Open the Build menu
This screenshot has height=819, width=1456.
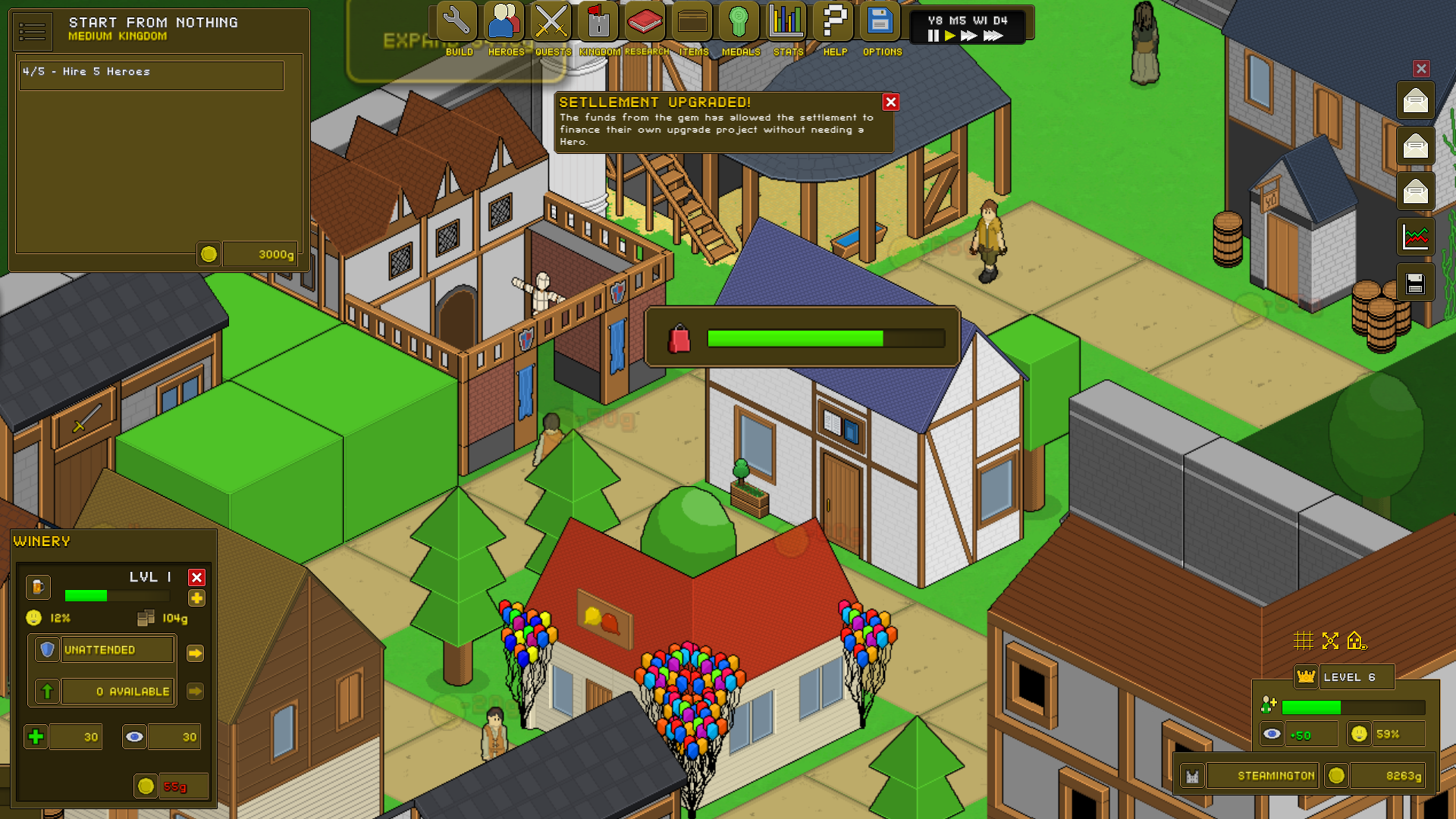click(x=457, y=23)
